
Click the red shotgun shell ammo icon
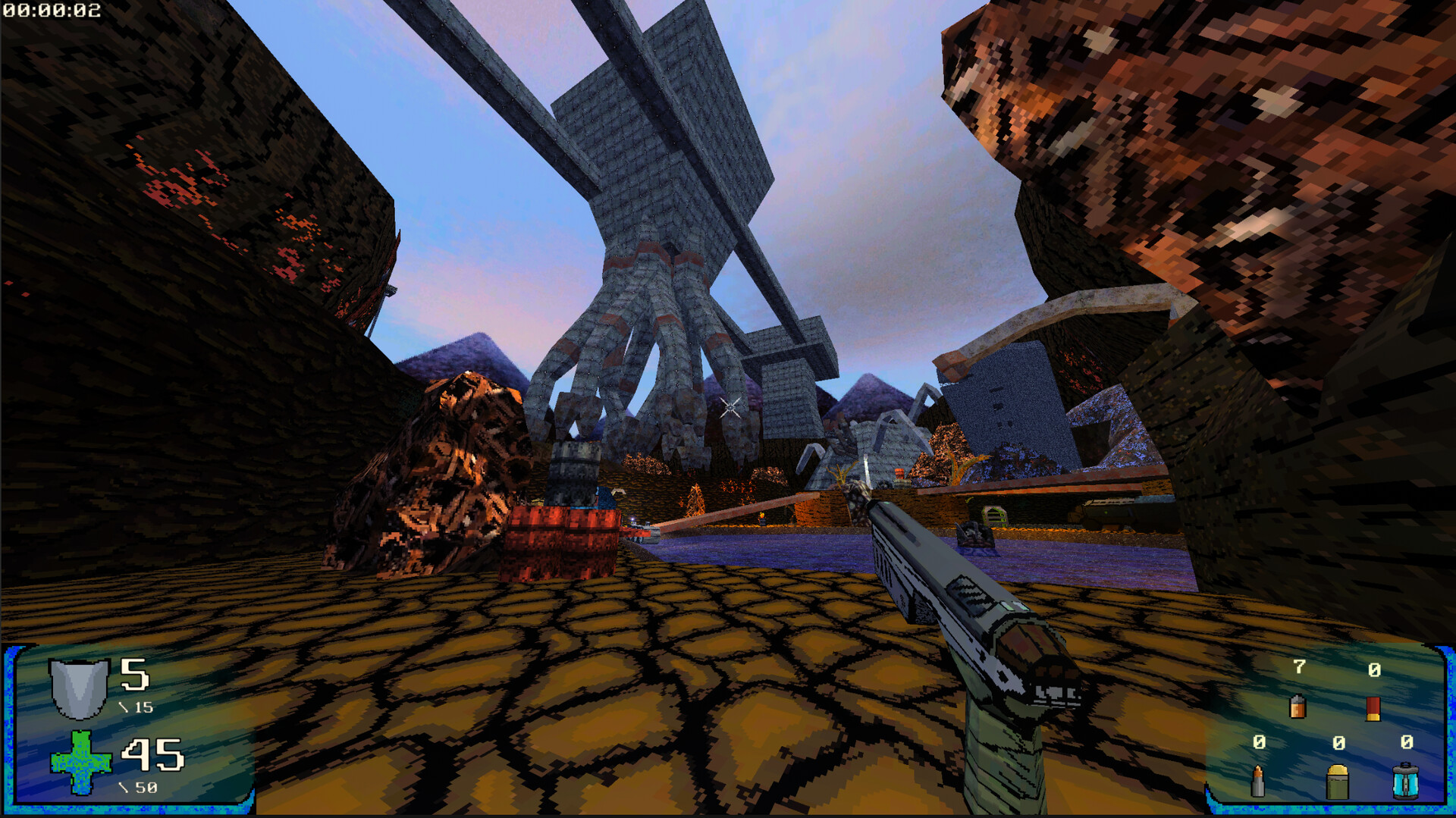[1373, 709]
